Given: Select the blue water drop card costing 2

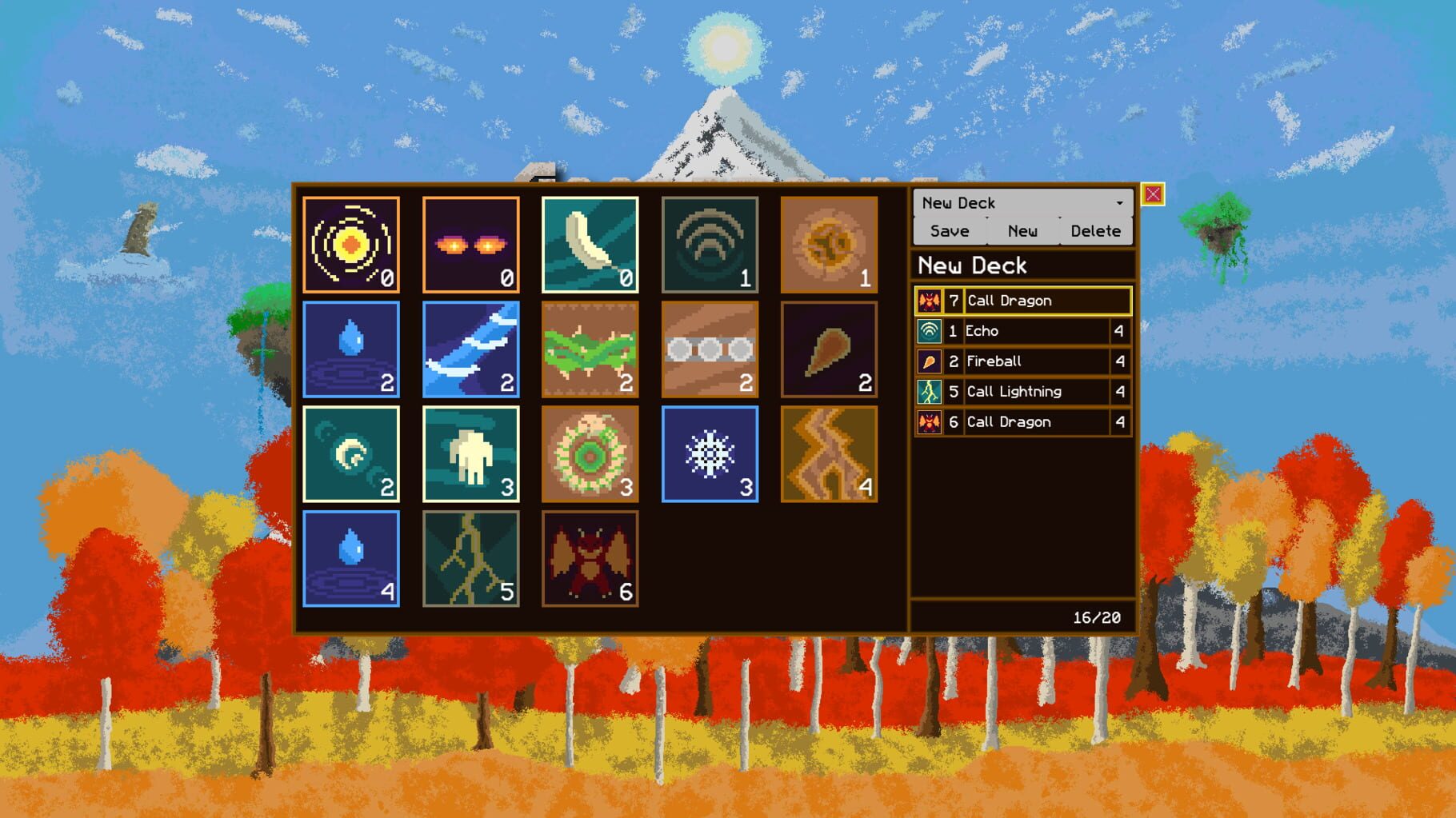Looking at the screenshot, I should pyautogui.click(x=351, y=349).
